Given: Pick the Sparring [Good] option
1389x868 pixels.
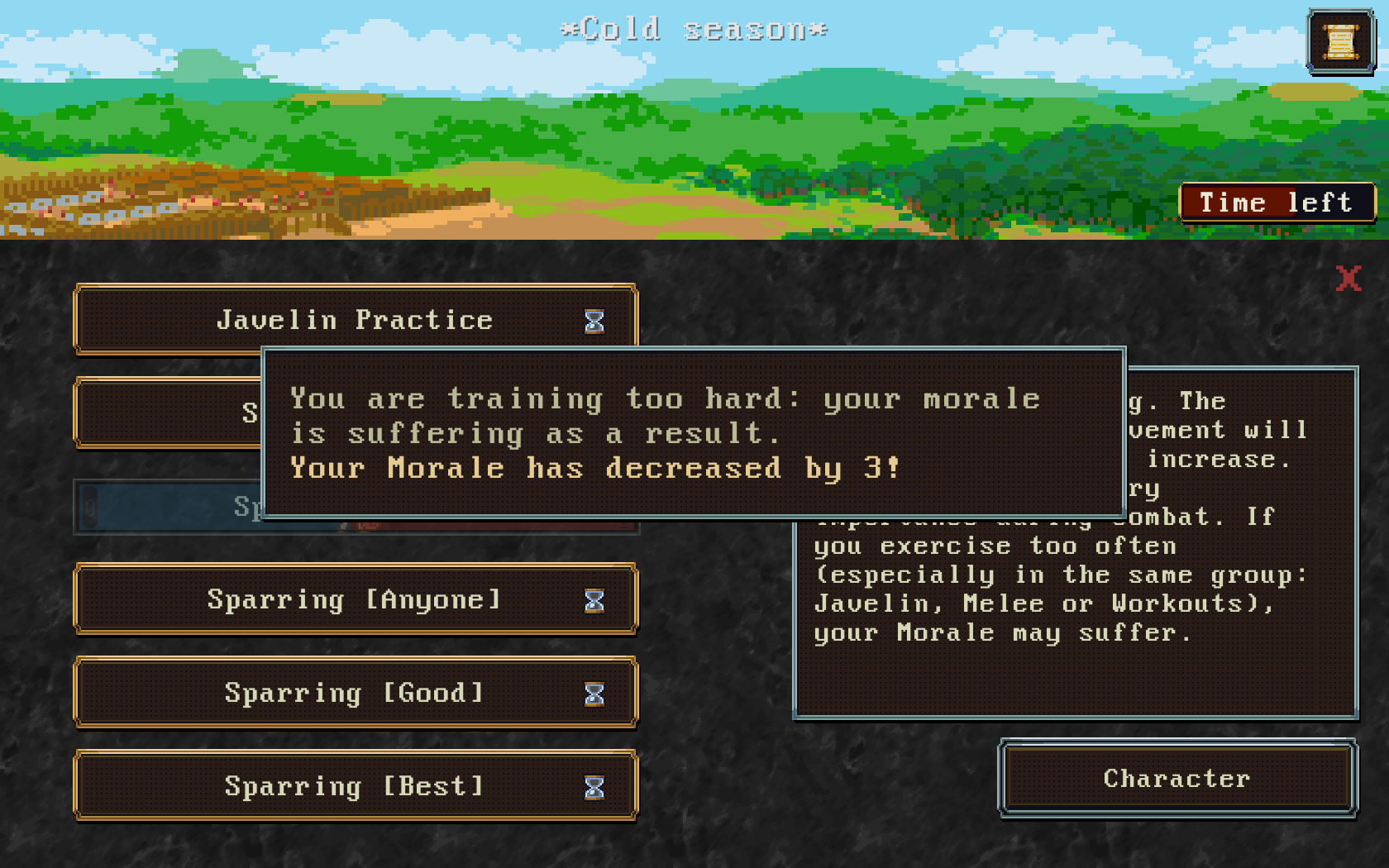Looking at the screenshot, I should pos(356,693).
